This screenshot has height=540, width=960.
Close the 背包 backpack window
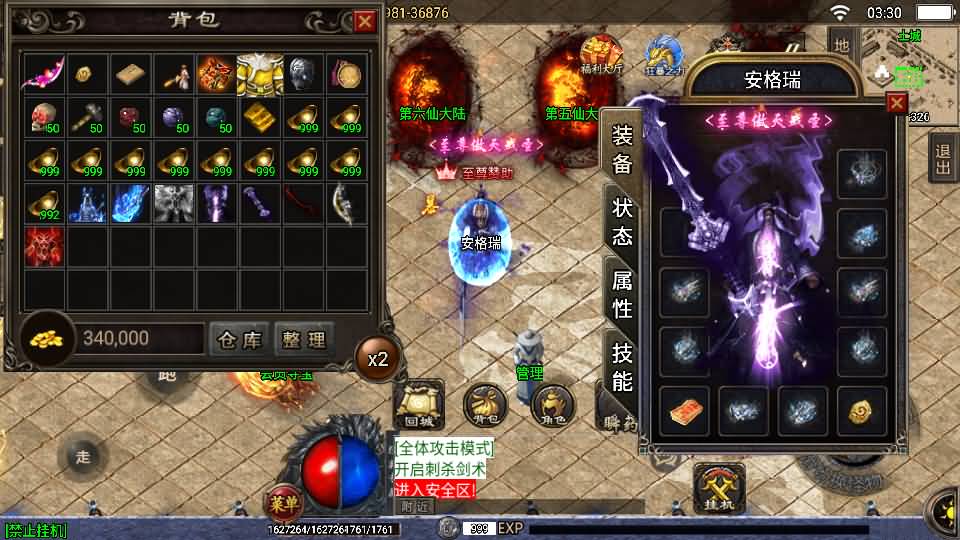[365, 21]
